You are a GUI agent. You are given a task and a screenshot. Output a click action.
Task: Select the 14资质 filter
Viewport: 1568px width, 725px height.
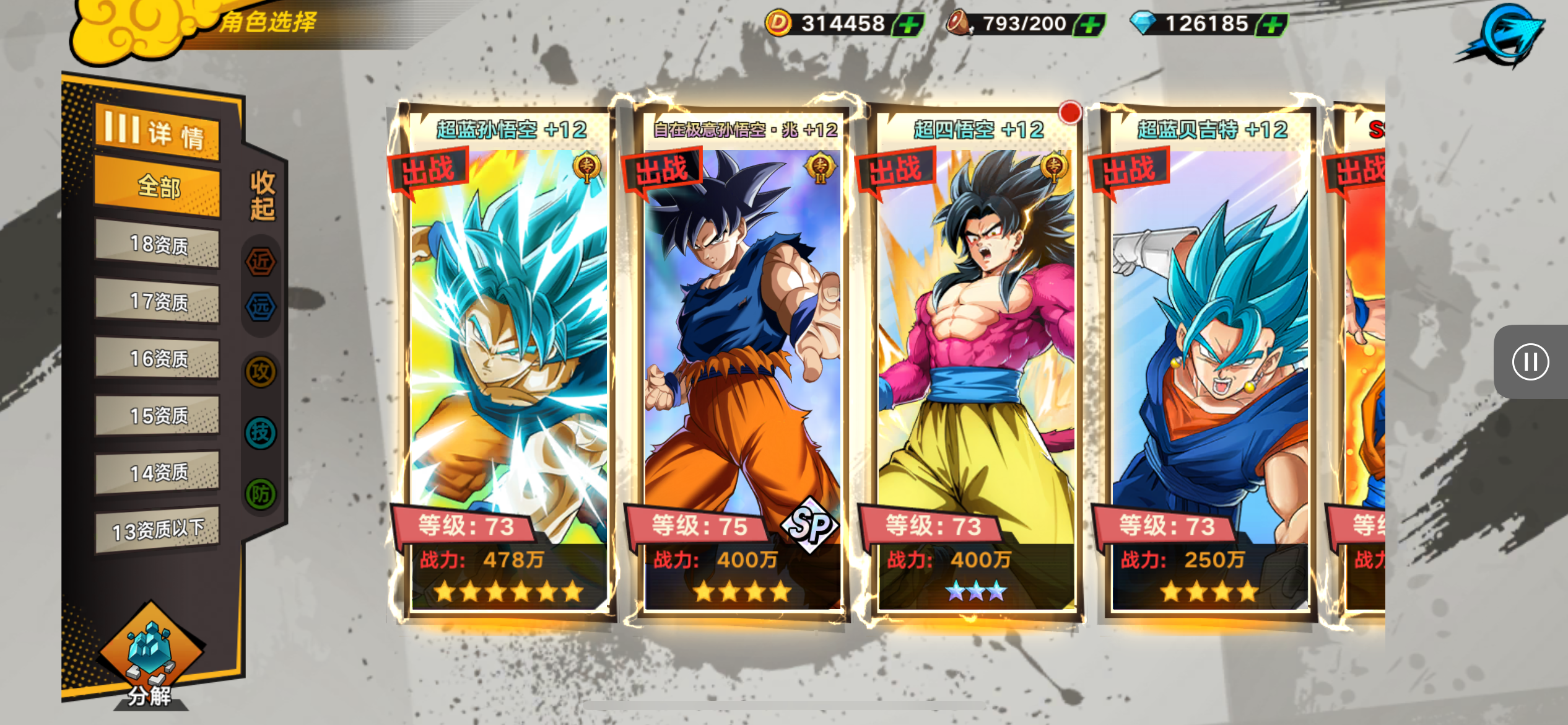[x=157, y=473]
